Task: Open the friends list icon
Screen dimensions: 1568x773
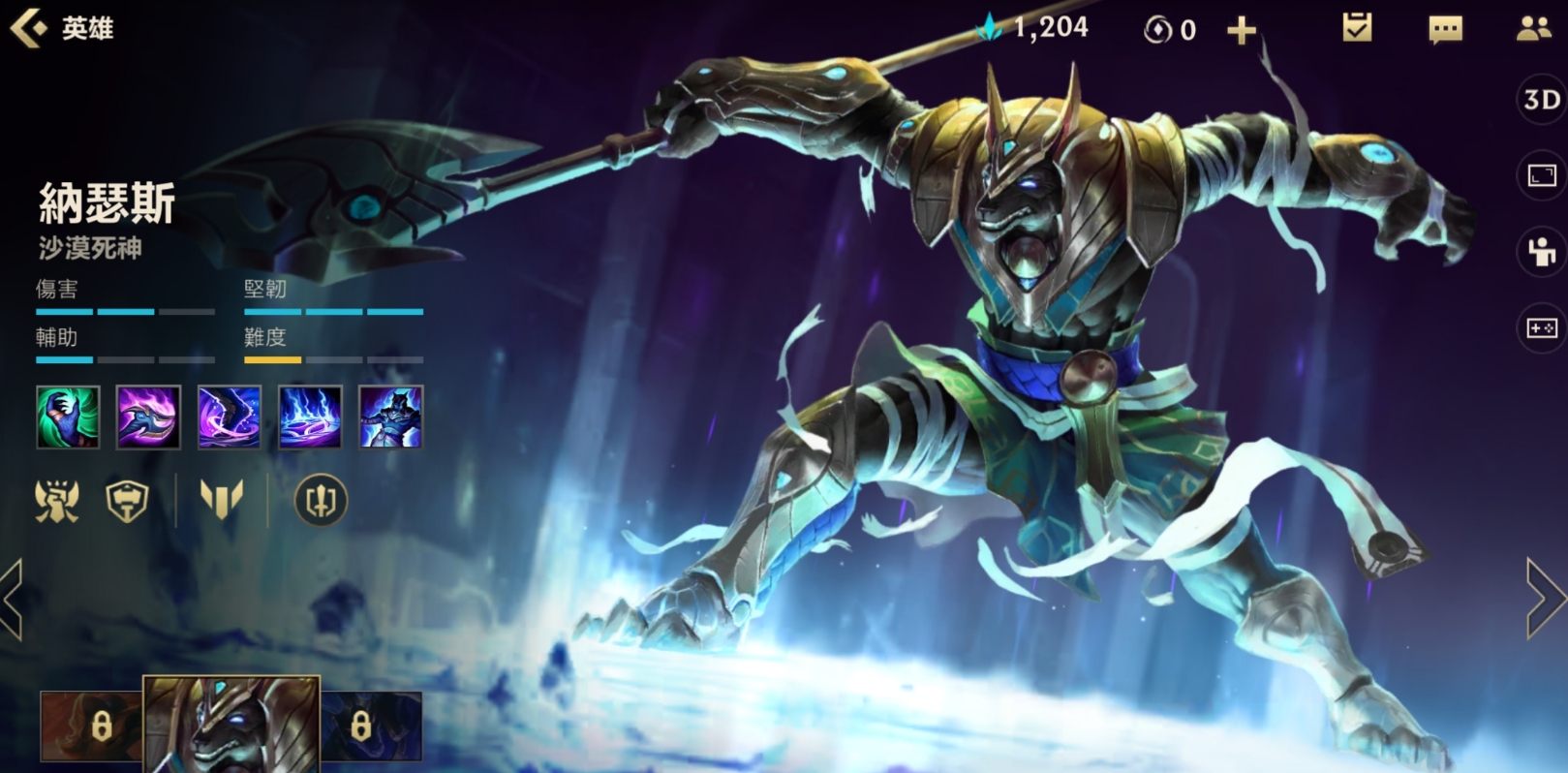Action: pos(1533,29)
